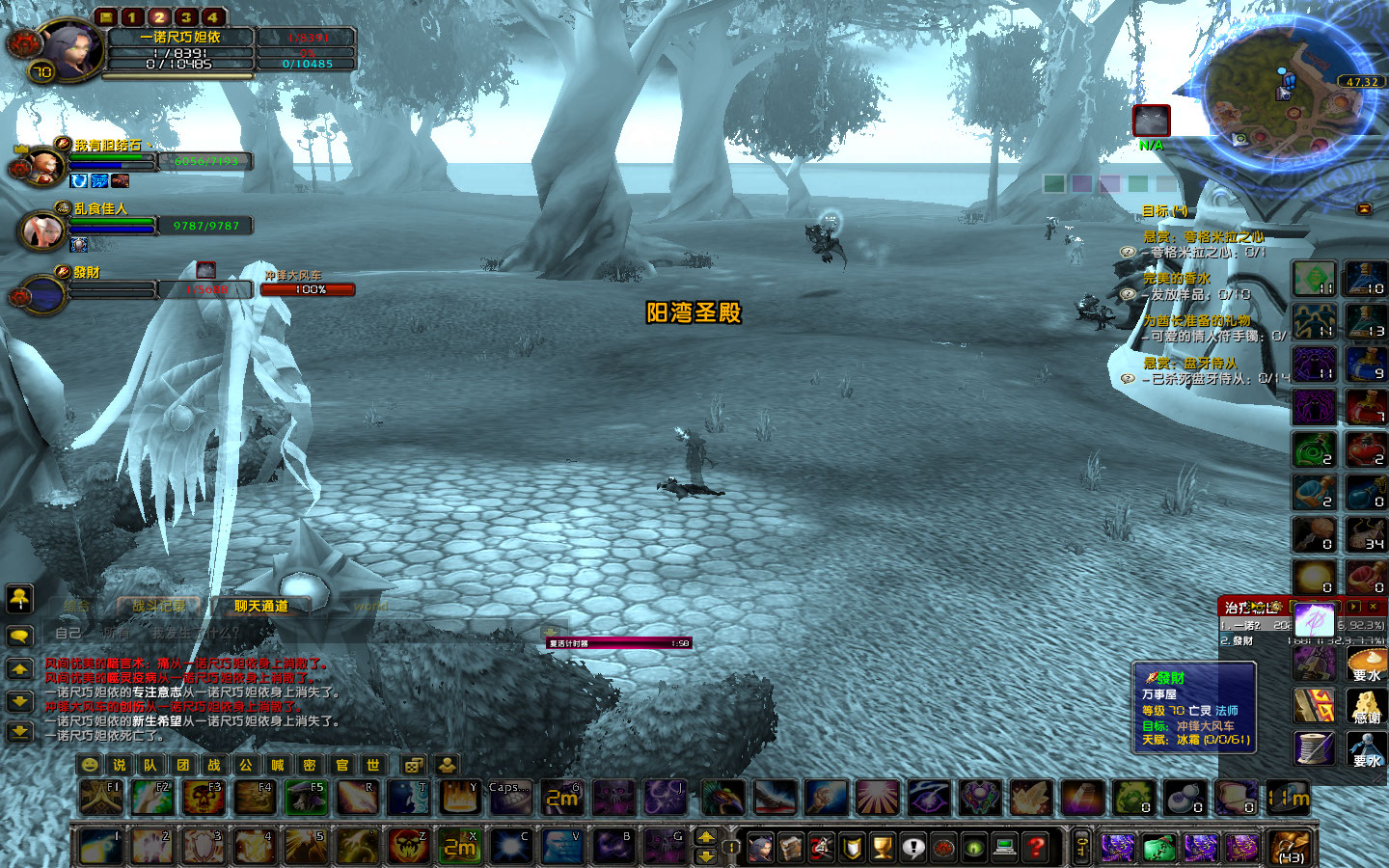Collapse the 目标 quest tracker with the minimize button
1389x868 pixels.
(1364, 209)
